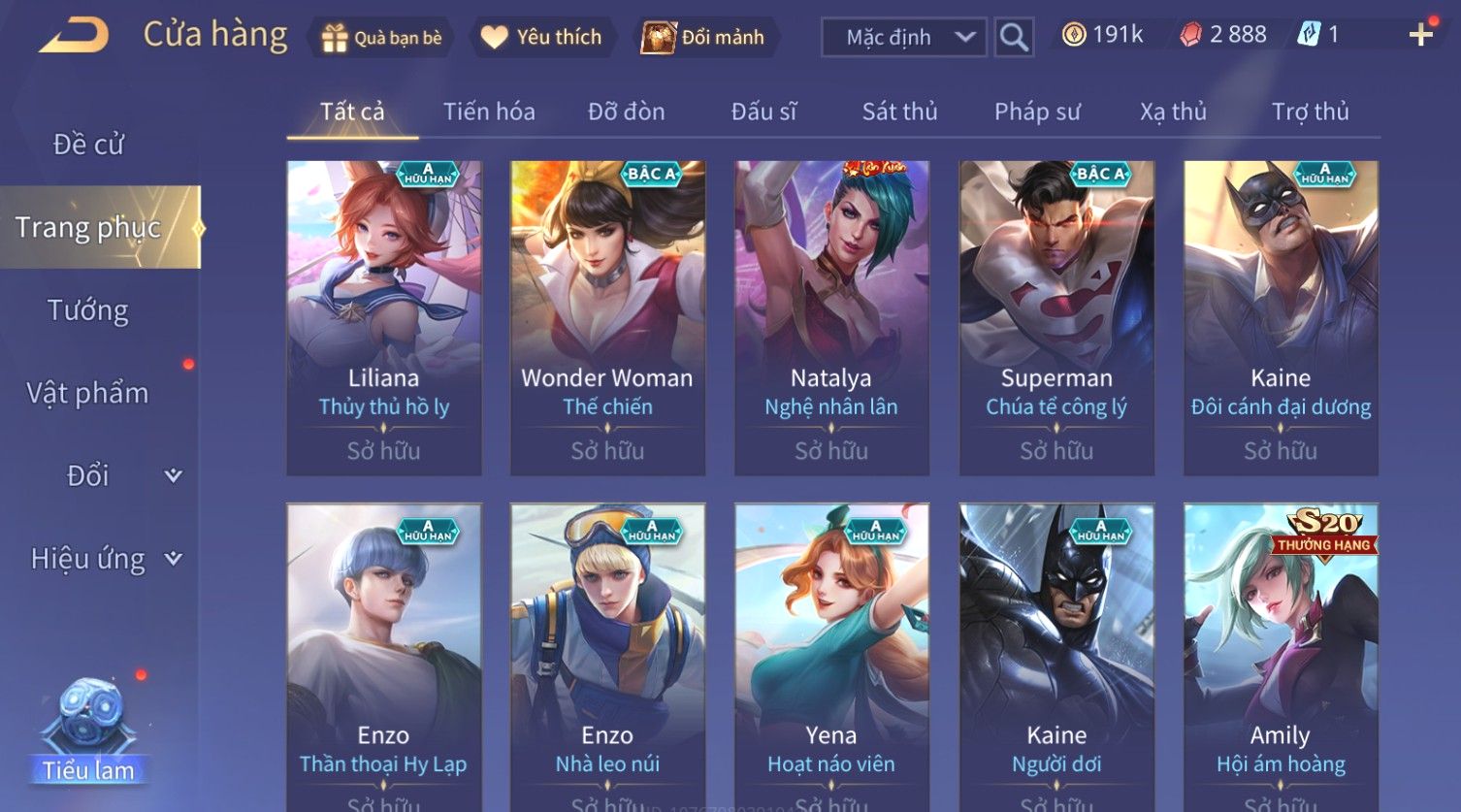1461x812 pixels.
Task: Open the Đề cử shop section
Action: [x=88, y=145]
